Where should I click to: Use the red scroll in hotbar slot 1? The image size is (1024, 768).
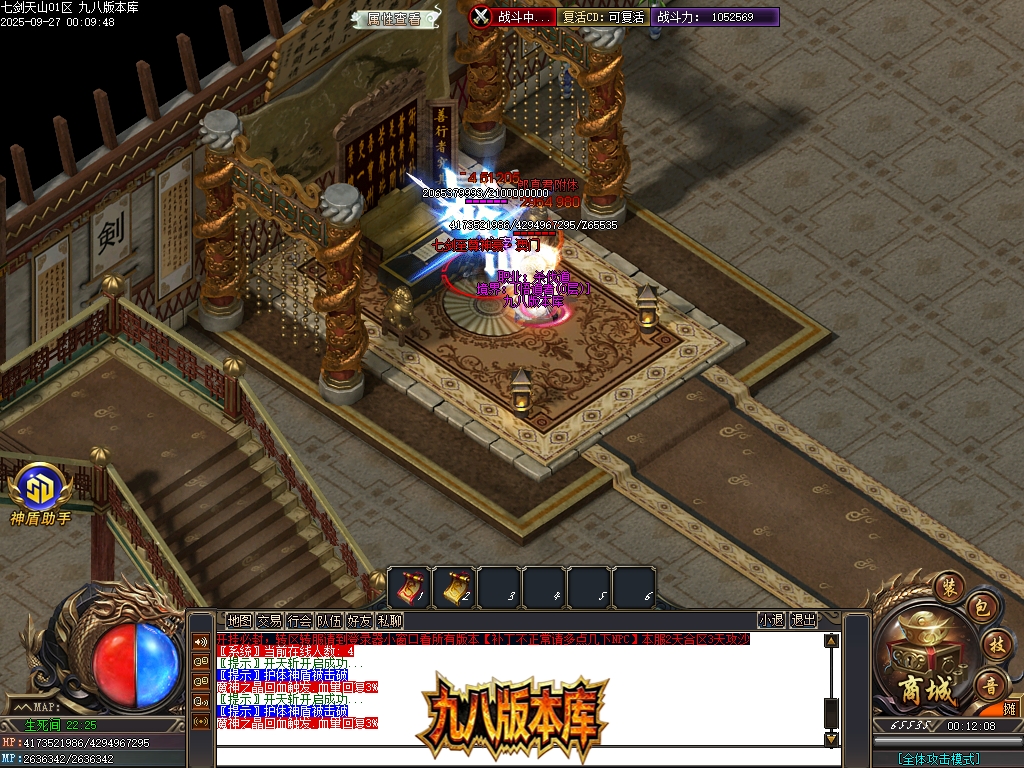tap(409, 587)
